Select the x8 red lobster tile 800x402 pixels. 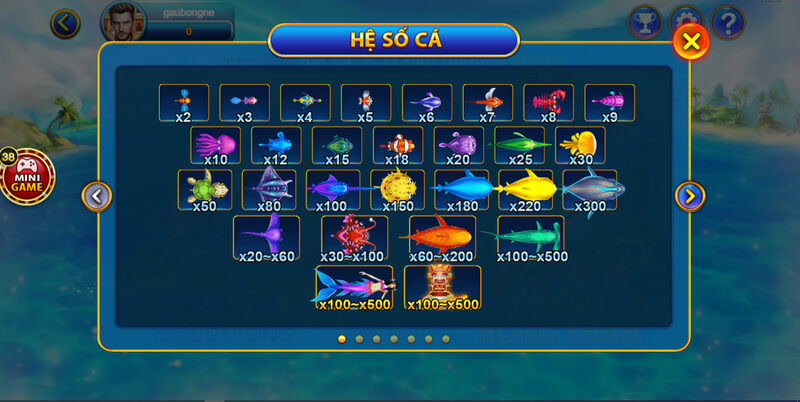coord(548,103)
